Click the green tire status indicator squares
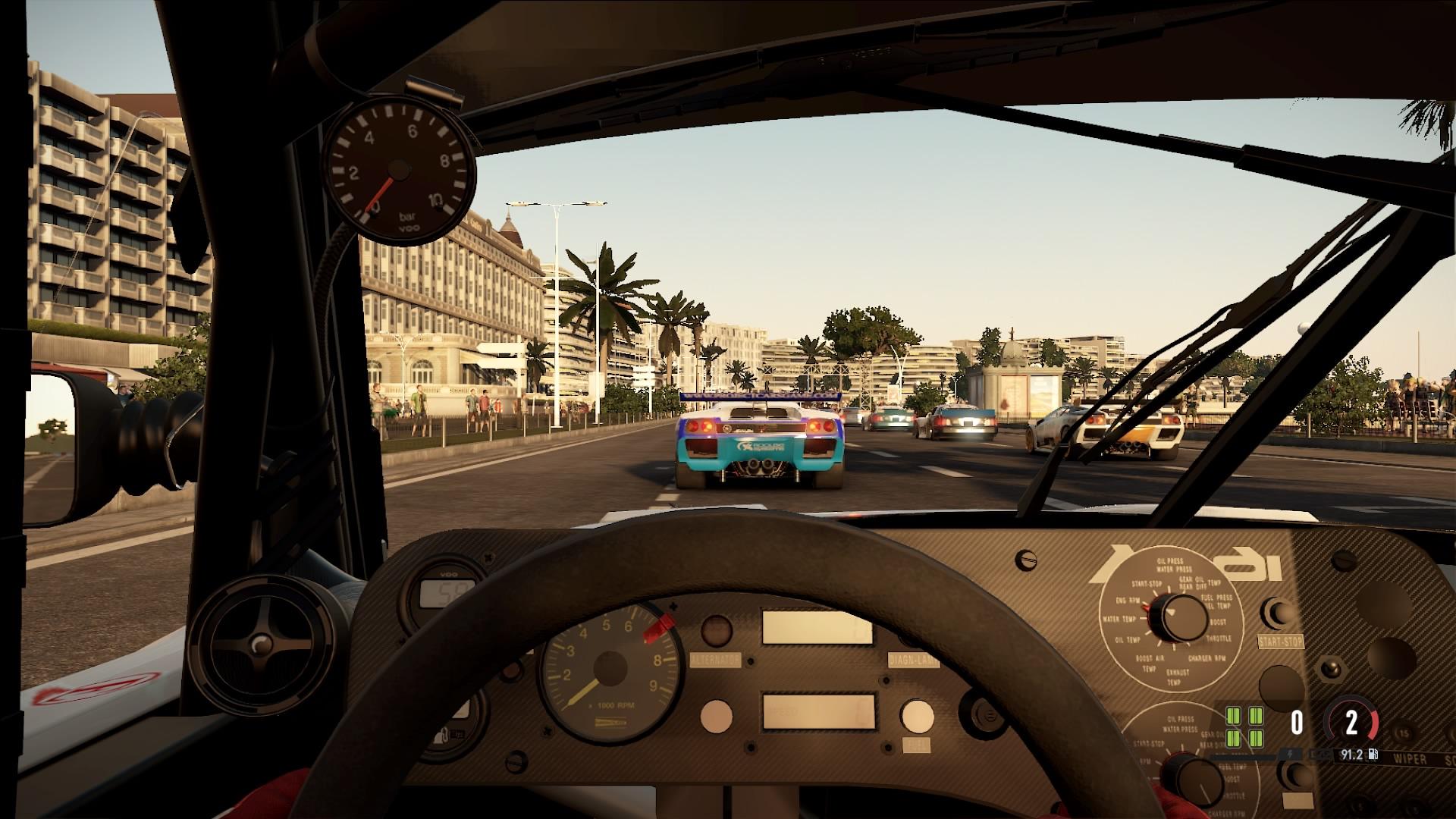The image size is (1456, 819). [1244, 726]
